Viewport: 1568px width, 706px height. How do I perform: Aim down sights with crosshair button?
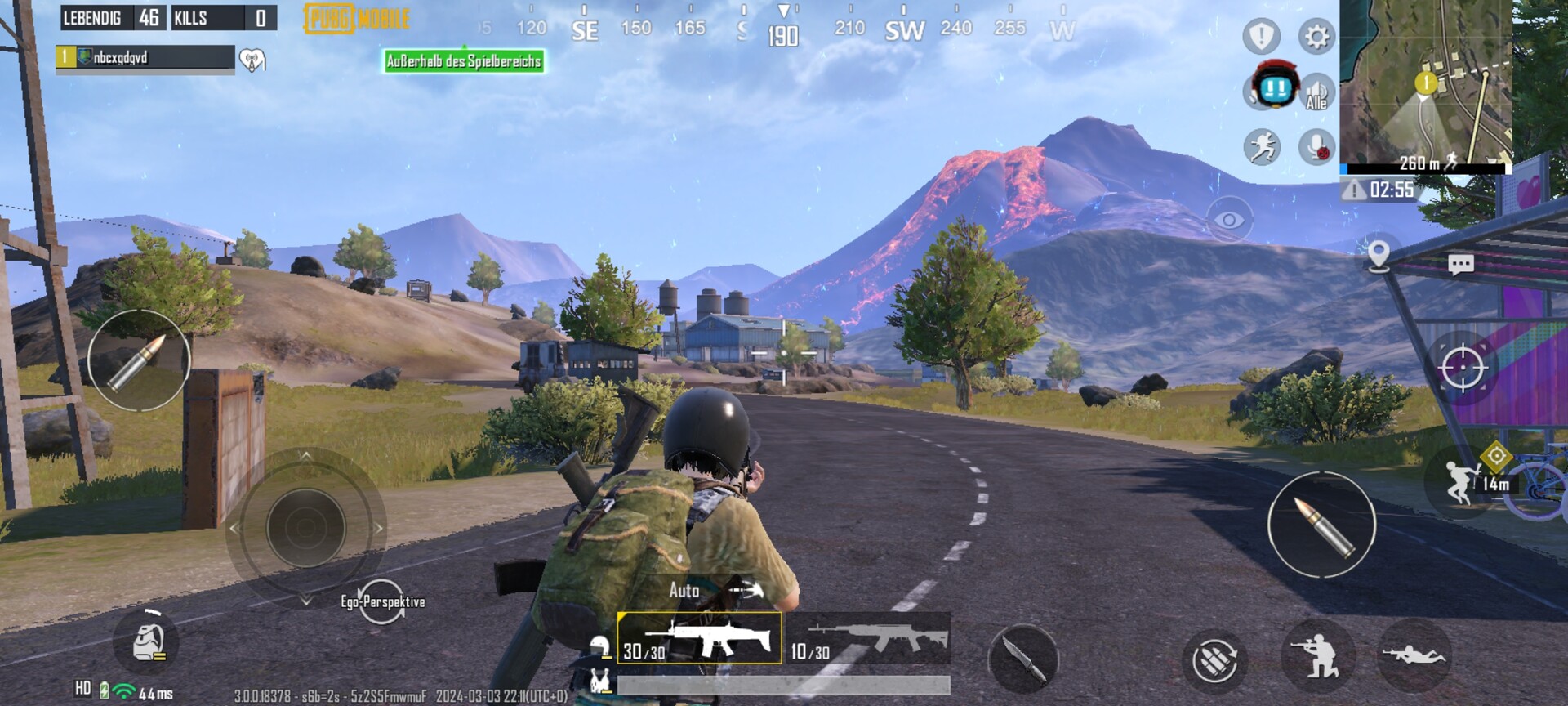1462,368
